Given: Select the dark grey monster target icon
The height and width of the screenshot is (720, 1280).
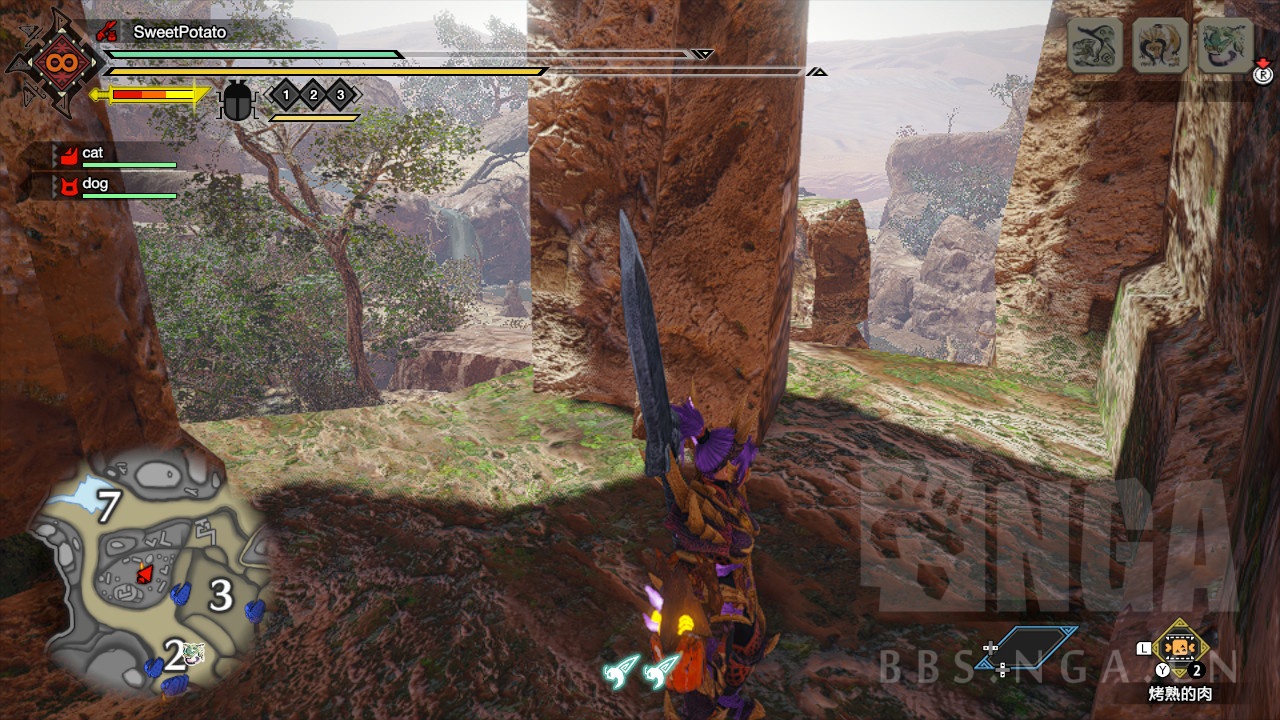Looking at the screenshot, I should (1094, 45).
